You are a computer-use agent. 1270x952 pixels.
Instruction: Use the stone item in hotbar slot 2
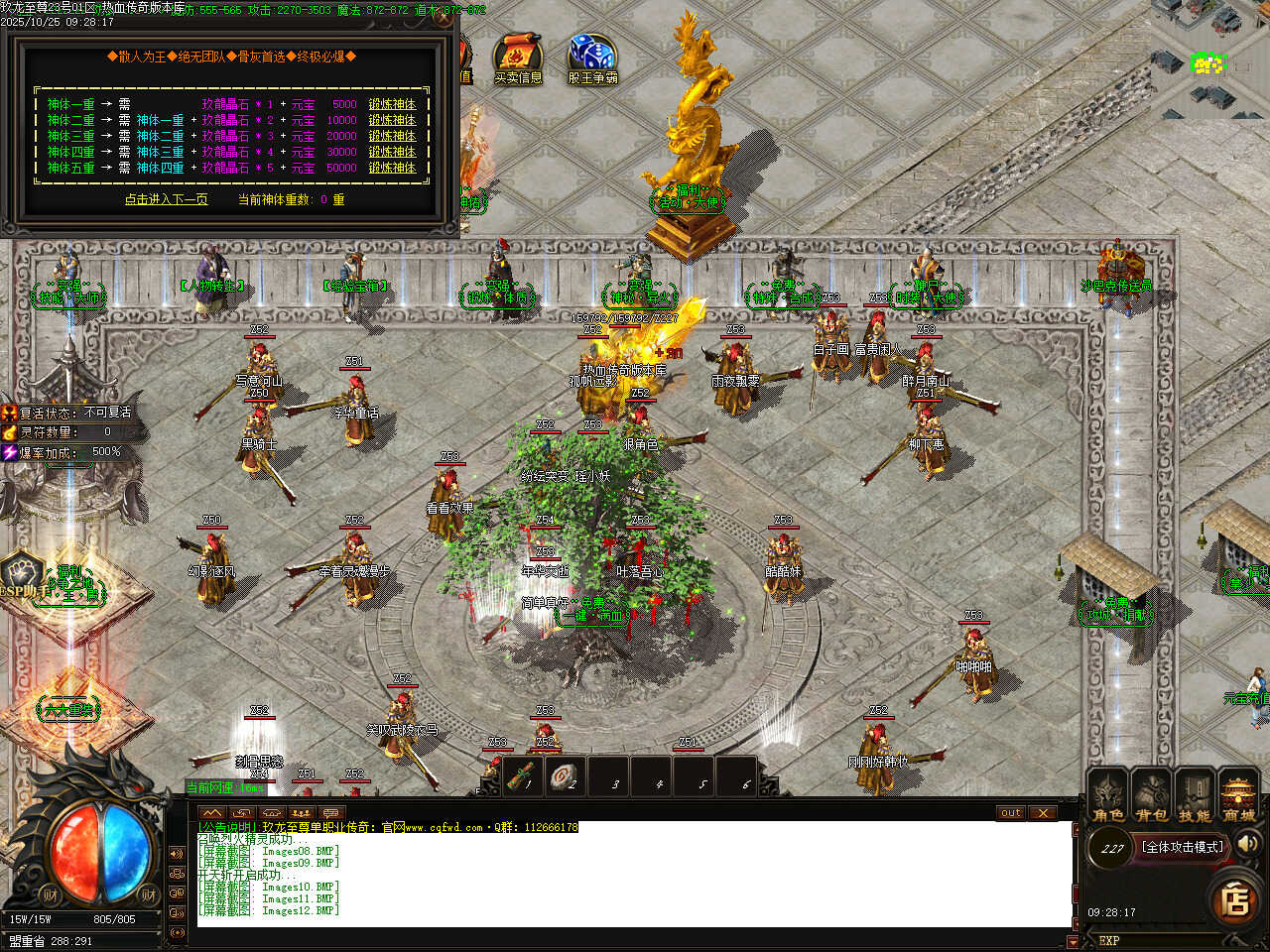tap(566, 776)
